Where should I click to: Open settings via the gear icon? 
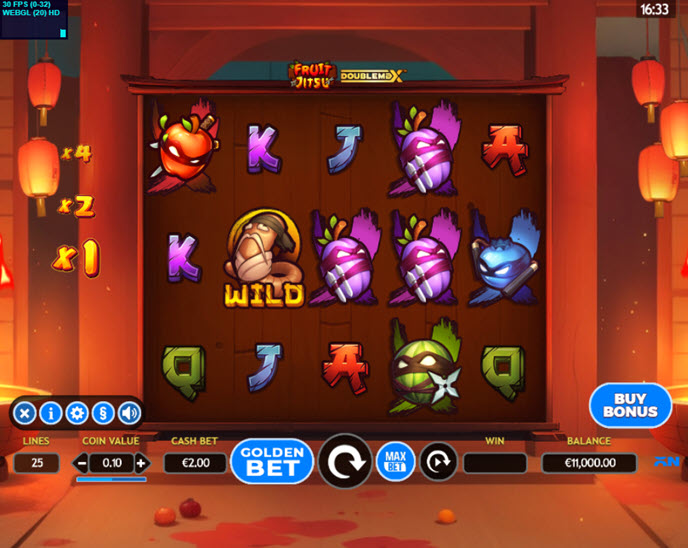click(x=77, y=412)
